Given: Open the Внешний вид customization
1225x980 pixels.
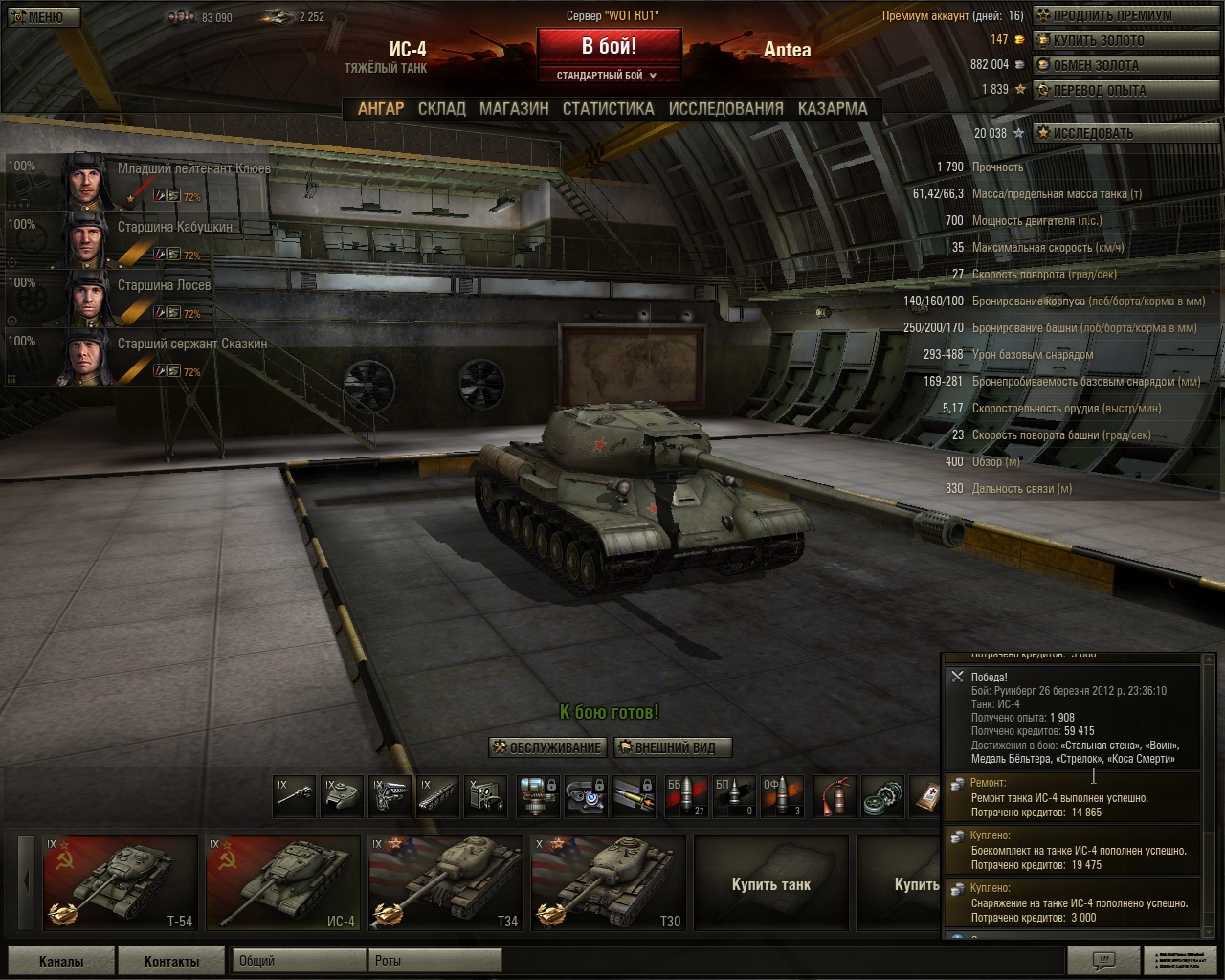Looking at the screenshot, I should [672, 747].
